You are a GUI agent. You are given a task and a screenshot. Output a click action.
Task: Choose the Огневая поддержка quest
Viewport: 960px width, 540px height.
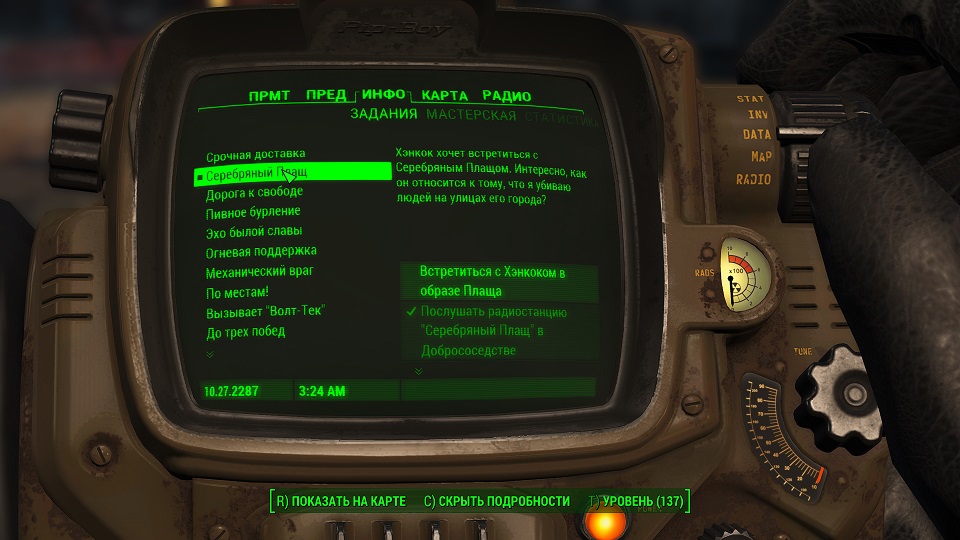261,251
